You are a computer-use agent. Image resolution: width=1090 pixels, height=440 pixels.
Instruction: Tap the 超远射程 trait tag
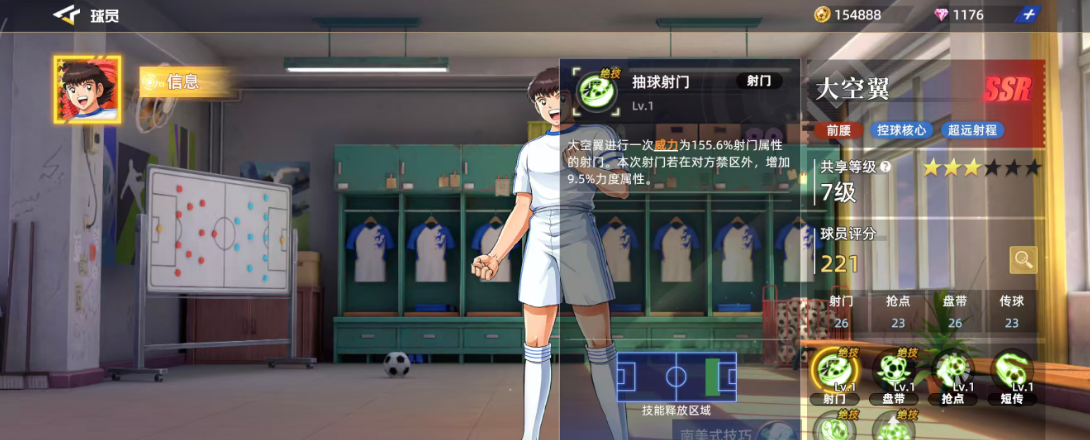tap(973, 130)
